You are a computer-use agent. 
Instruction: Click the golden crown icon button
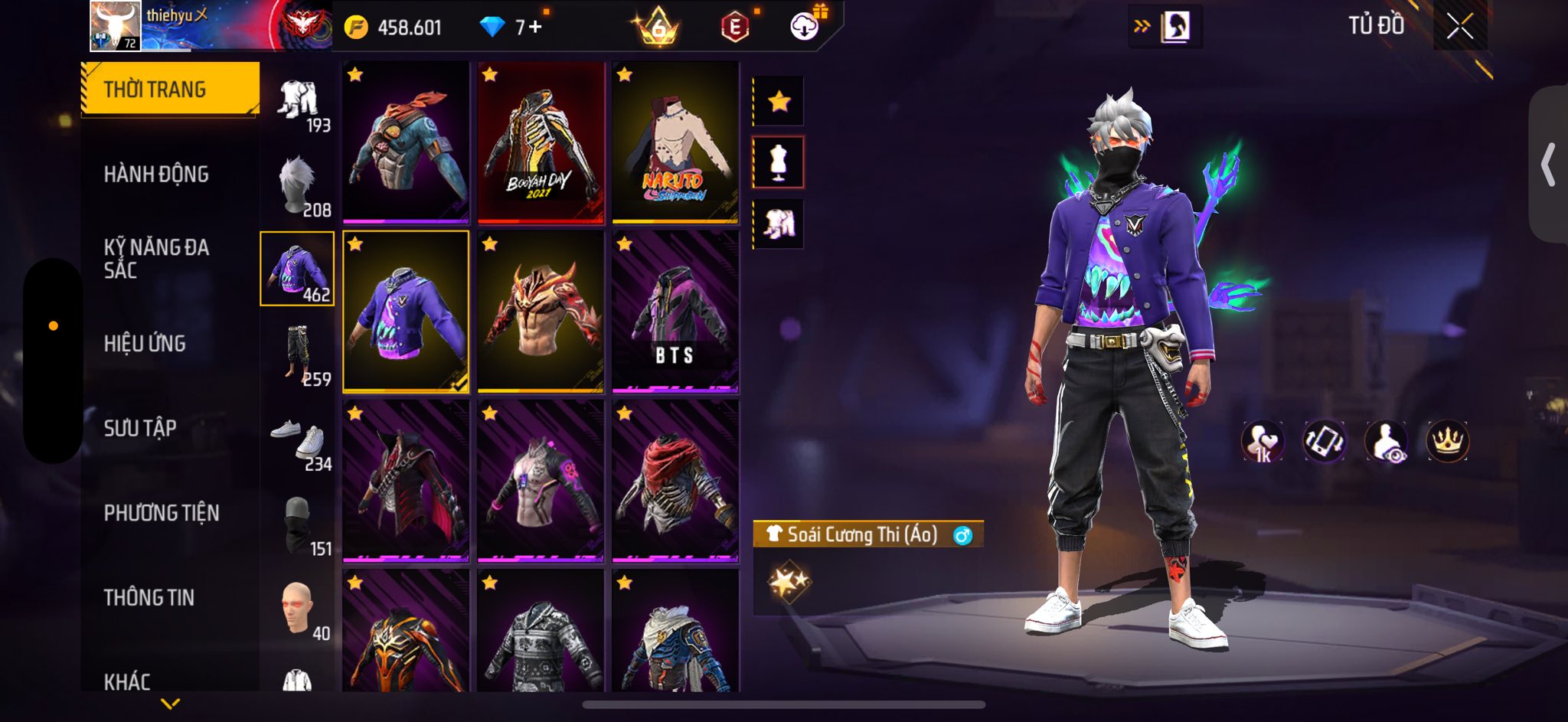pos(1447,441)
